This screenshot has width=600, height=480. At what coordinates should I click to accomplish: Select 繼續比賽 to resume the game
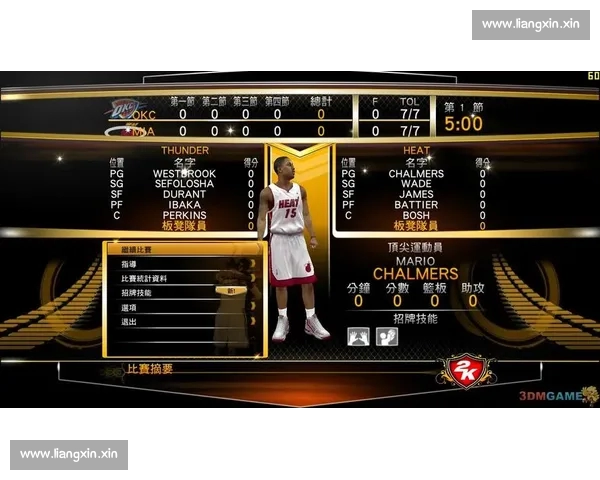tap(135, 249)
